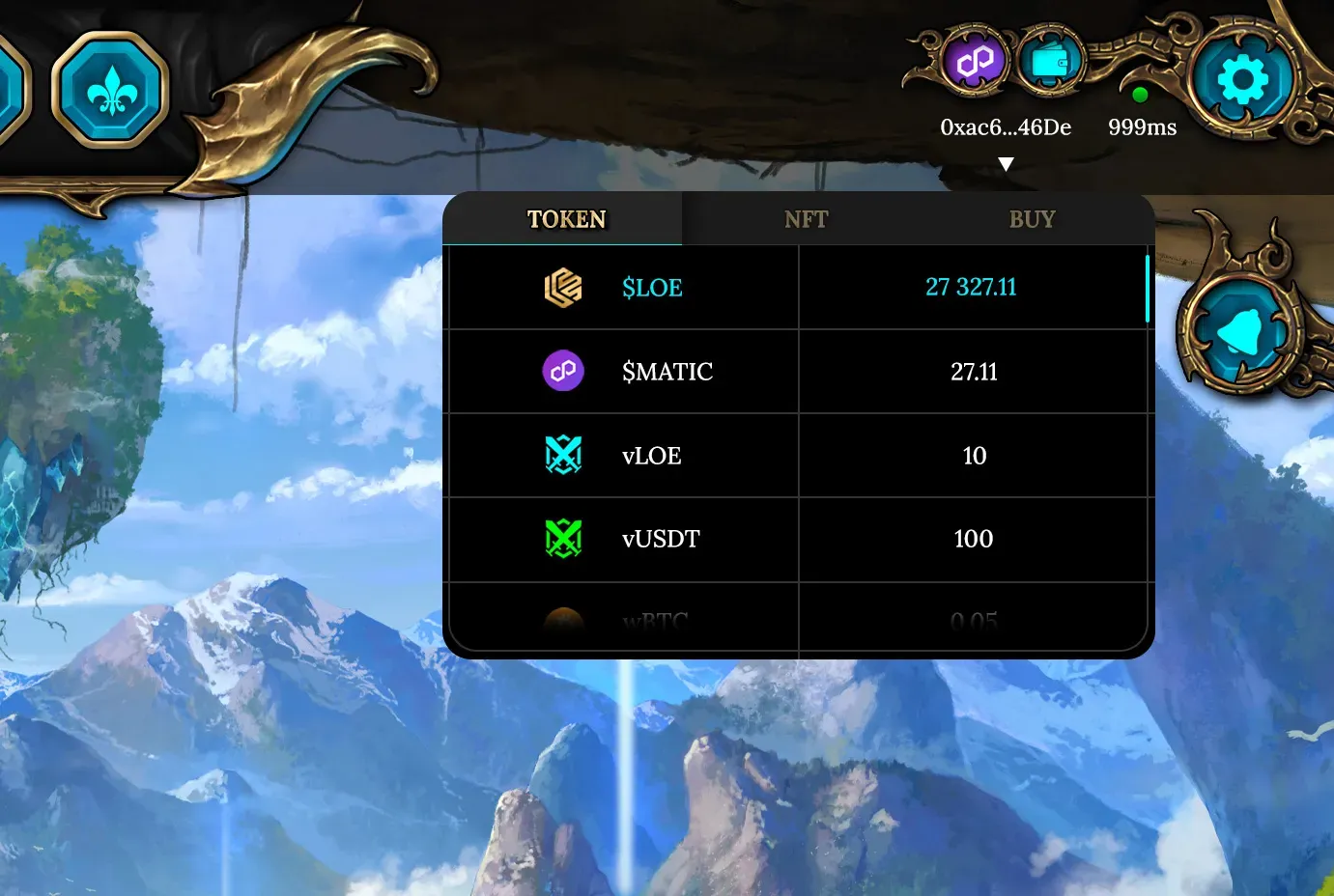1334x896 pixels.
Task: Click the $MATIC purple Polygon token icon
Action: 562,371
